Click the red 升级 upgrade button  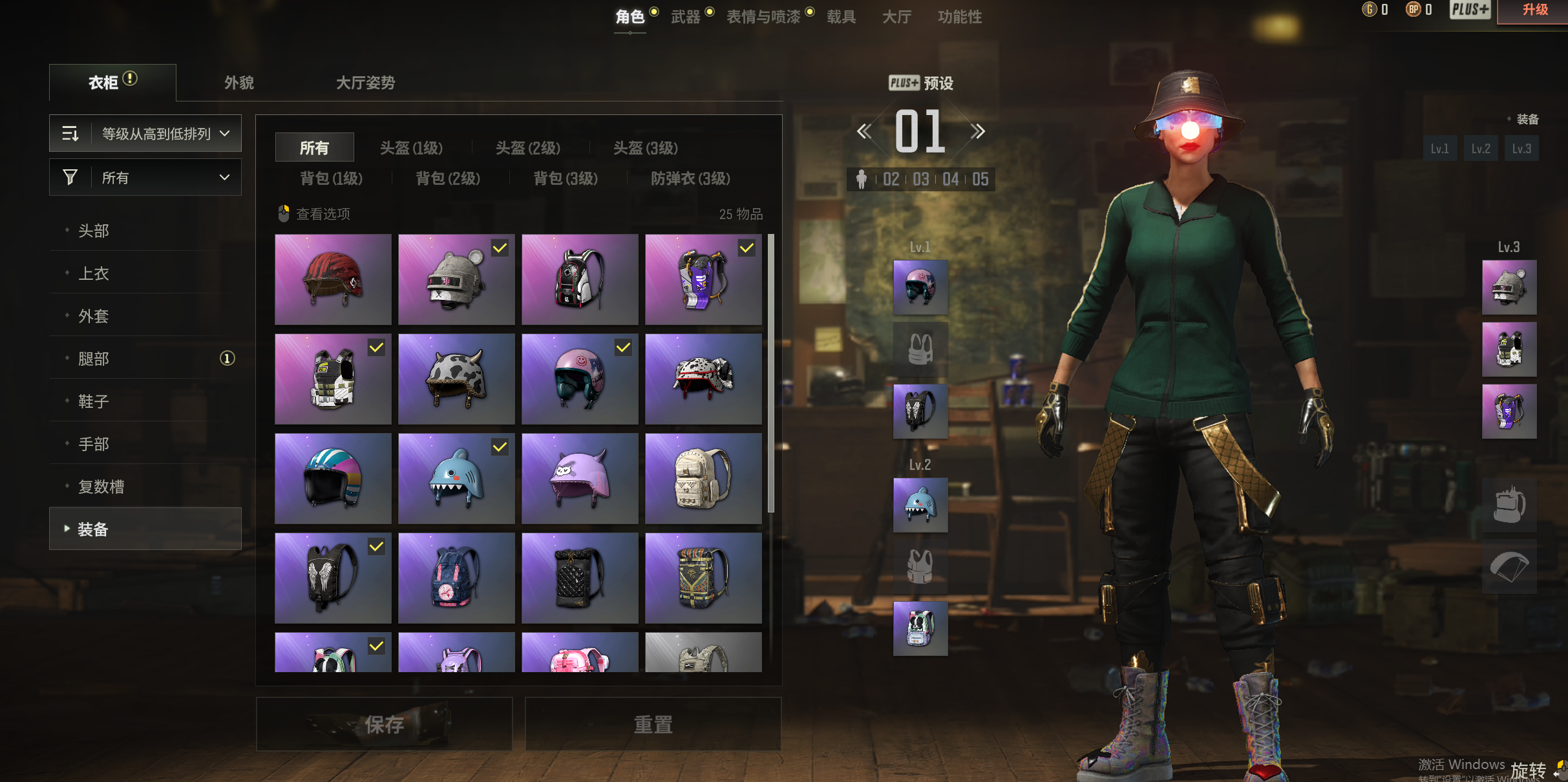click(1534, 10)
